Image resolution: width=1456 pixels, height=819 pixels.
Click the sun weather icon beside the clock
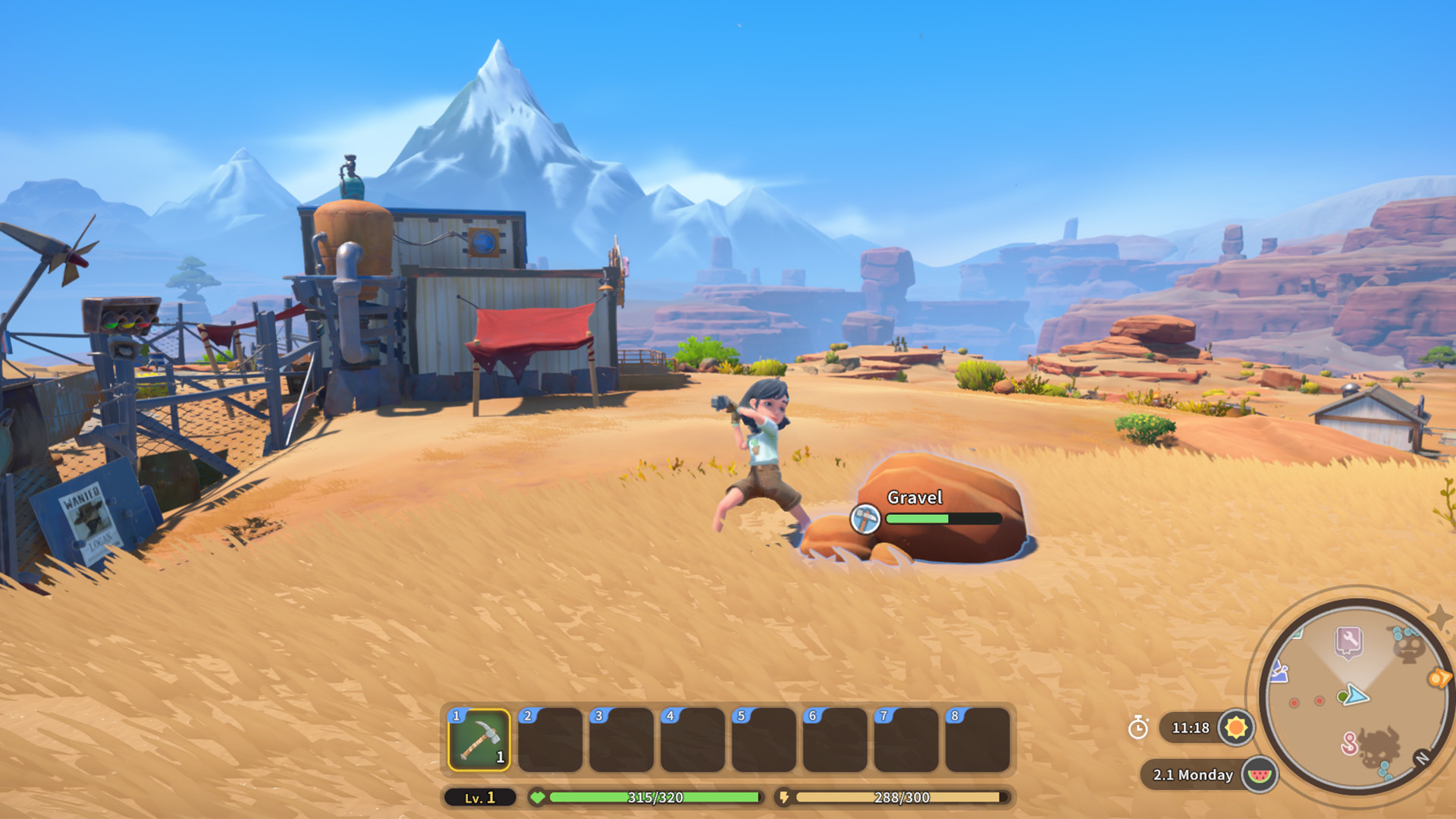point(1238,727)
